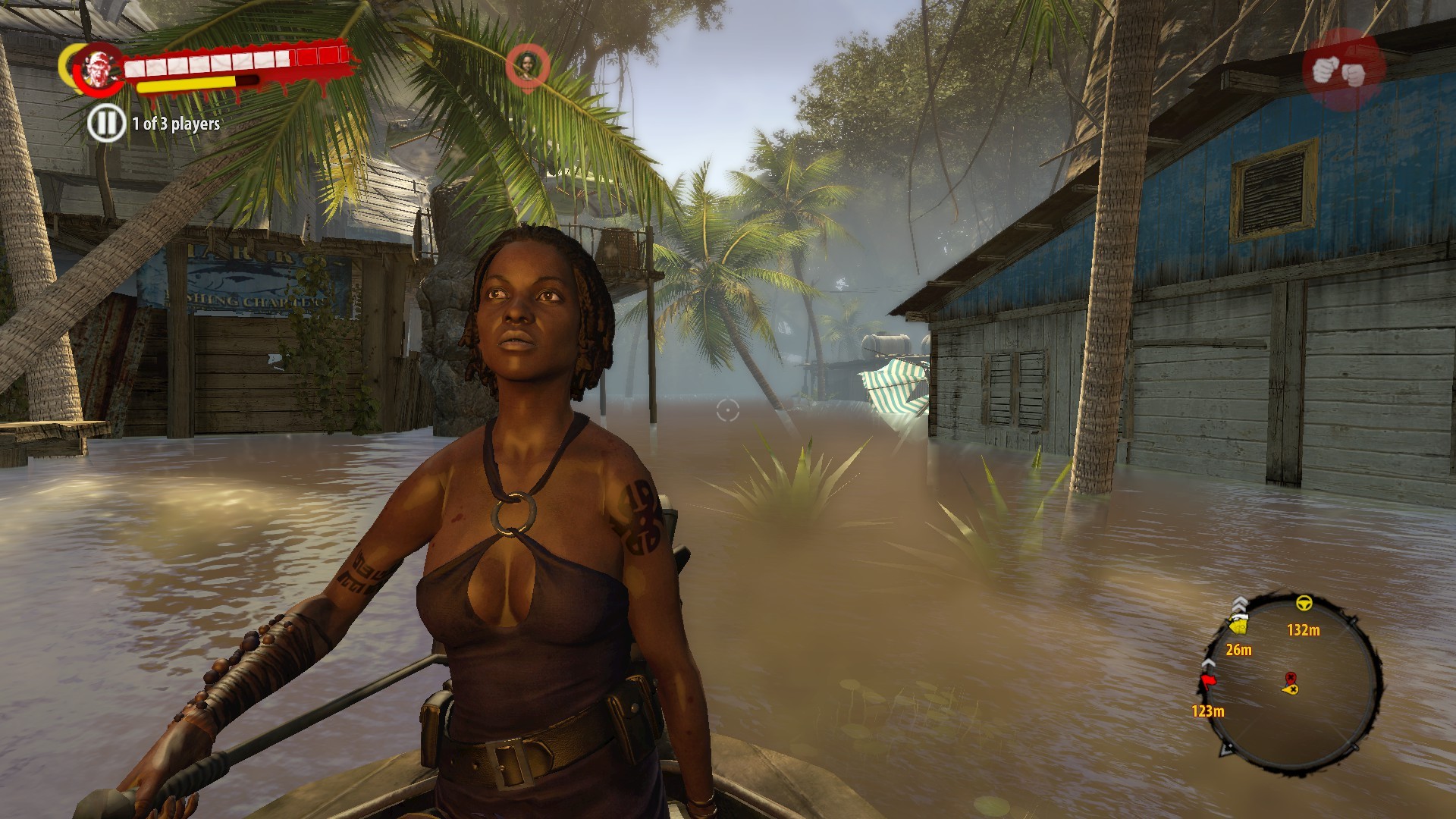
Task: Click the co-op teammate portrait marker
Action: click(528, 64)
